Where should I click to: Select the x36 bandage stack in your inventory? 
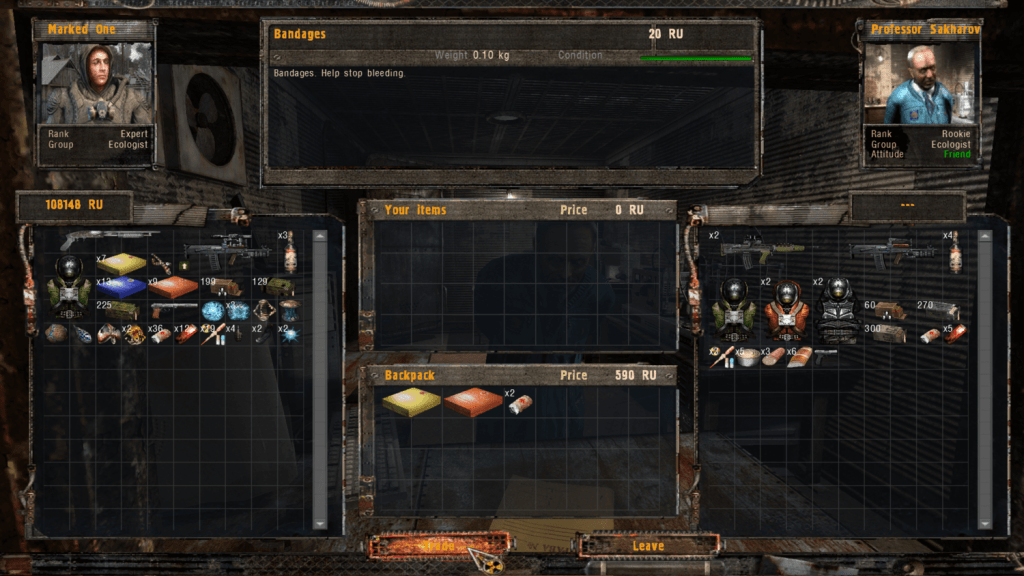point(160,335)
